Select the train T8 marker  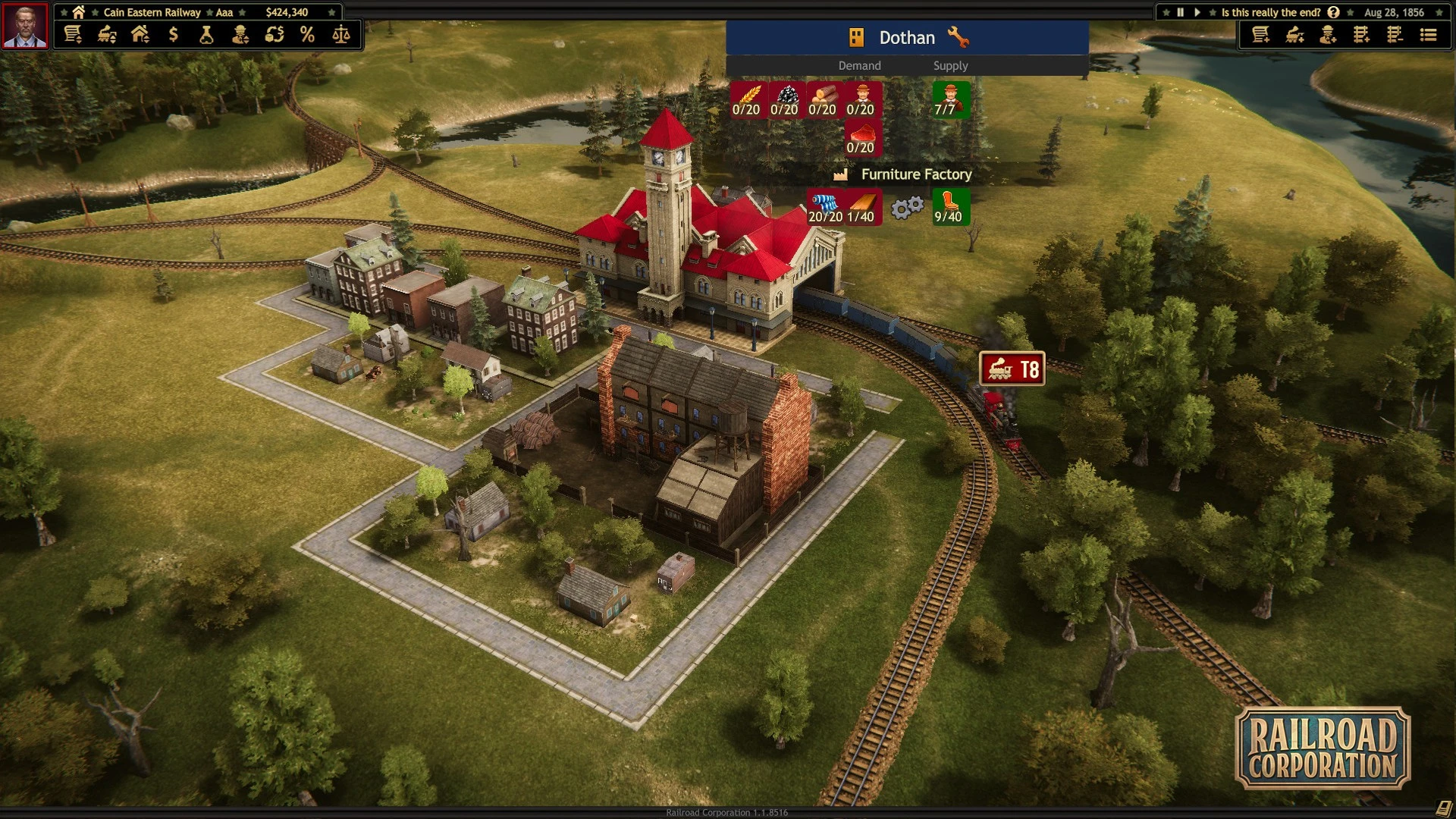click(1012, 369)
